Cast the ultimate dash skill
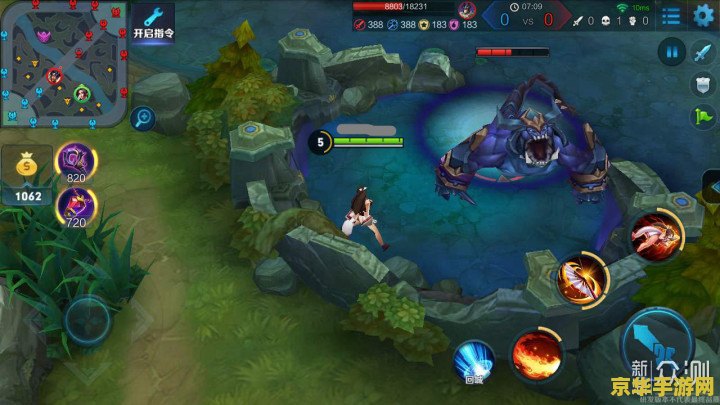The height and width of the screenshot is (405, 720). [x=656, y=234]
